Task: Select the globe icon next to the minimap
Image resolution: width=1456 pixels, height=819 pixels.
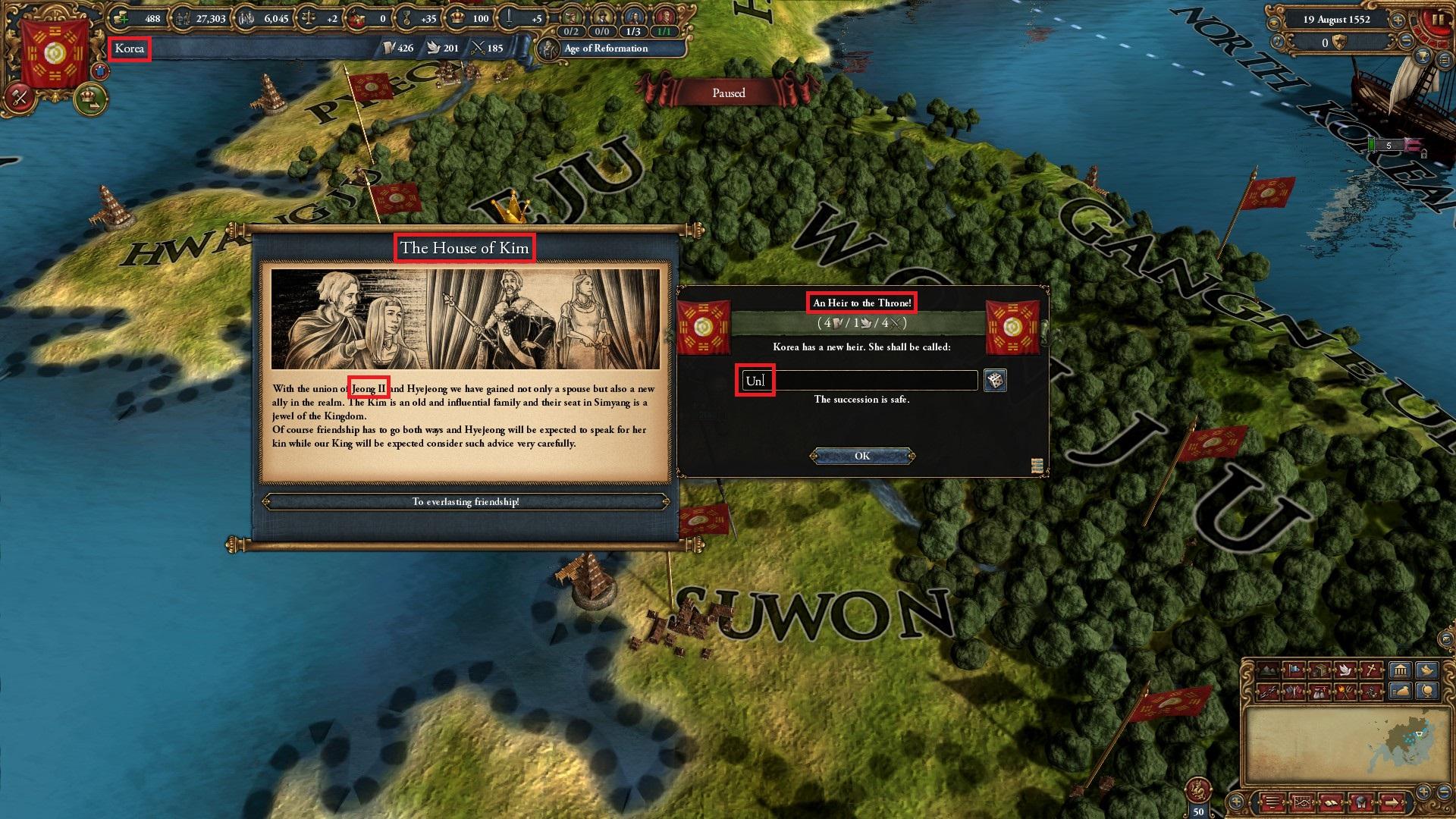Action: [x=1428, y=692]
